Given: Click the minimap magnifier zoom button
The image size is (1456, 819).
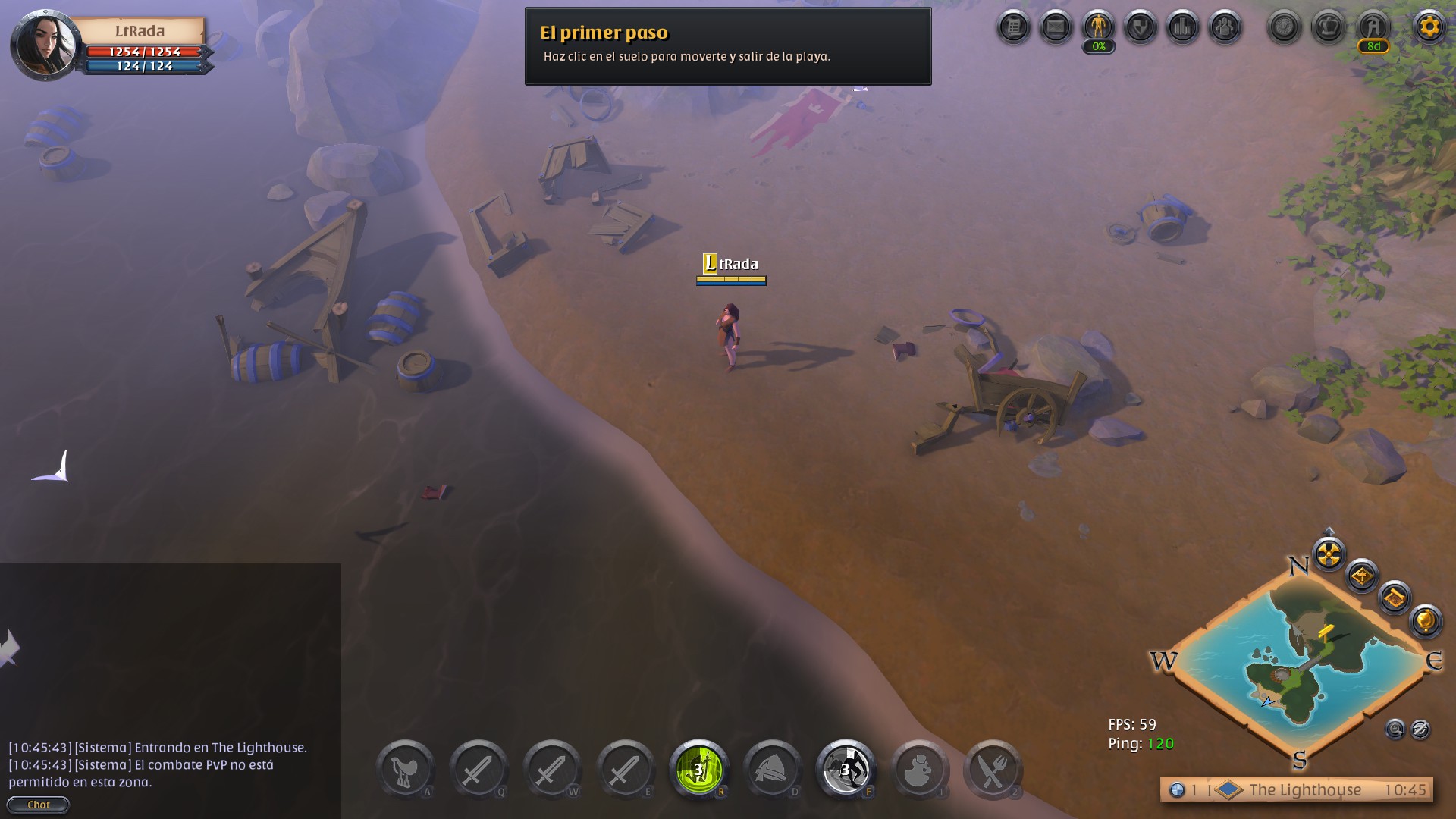Looking at the screenshot, I should tap(1395, 730).
